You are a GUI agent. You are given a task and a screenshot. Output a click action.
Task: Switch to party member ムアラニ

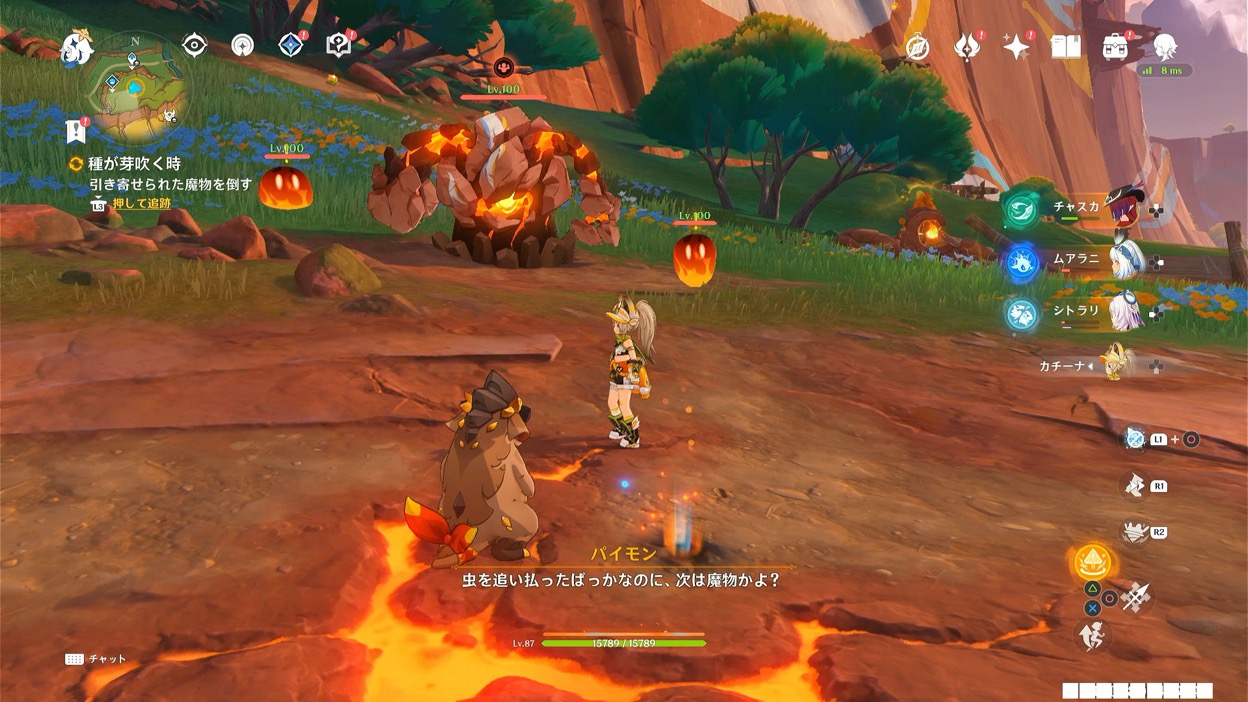click(x=1122, y=260)
